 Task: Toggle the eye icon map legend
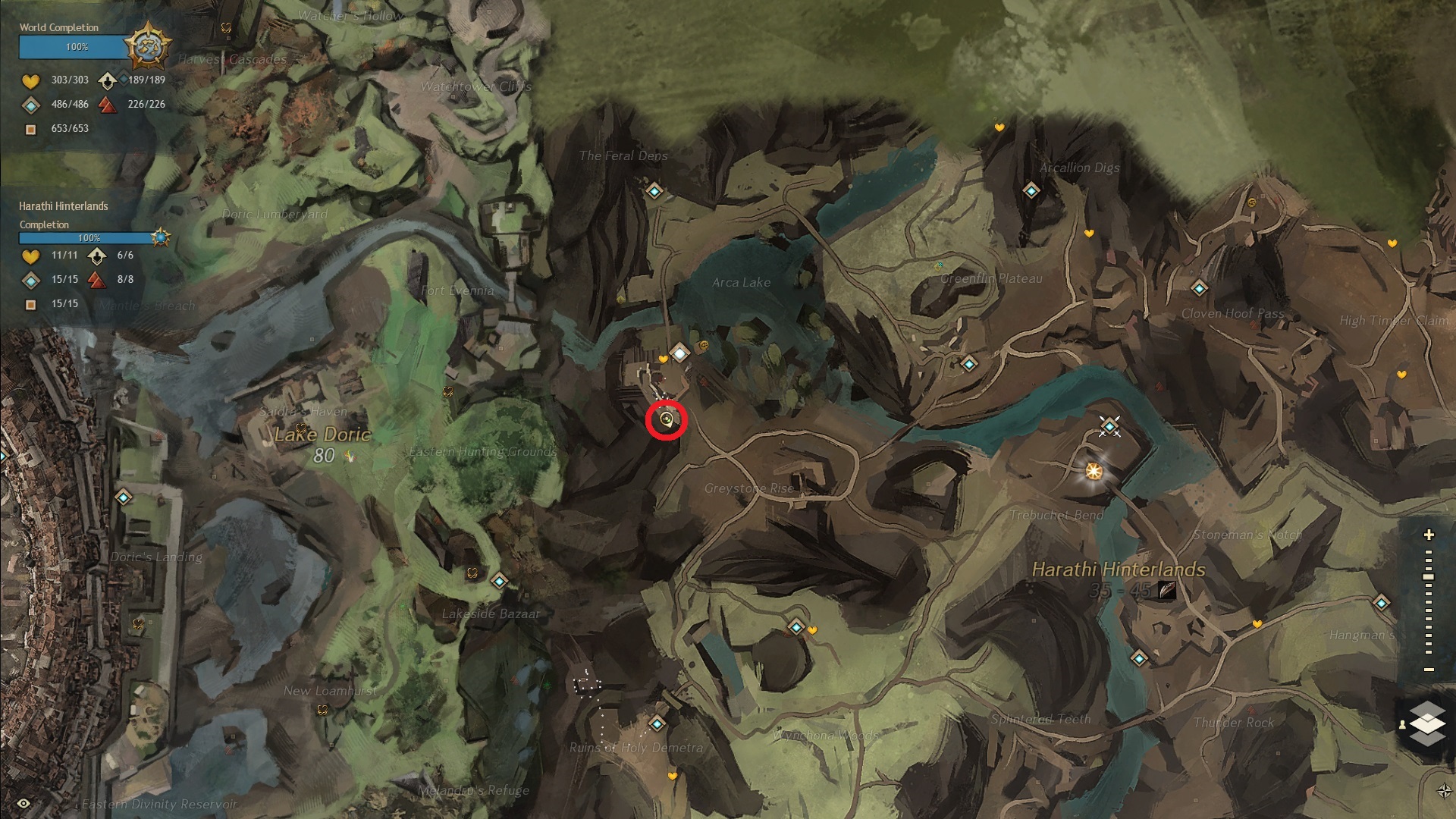[24, 804]
